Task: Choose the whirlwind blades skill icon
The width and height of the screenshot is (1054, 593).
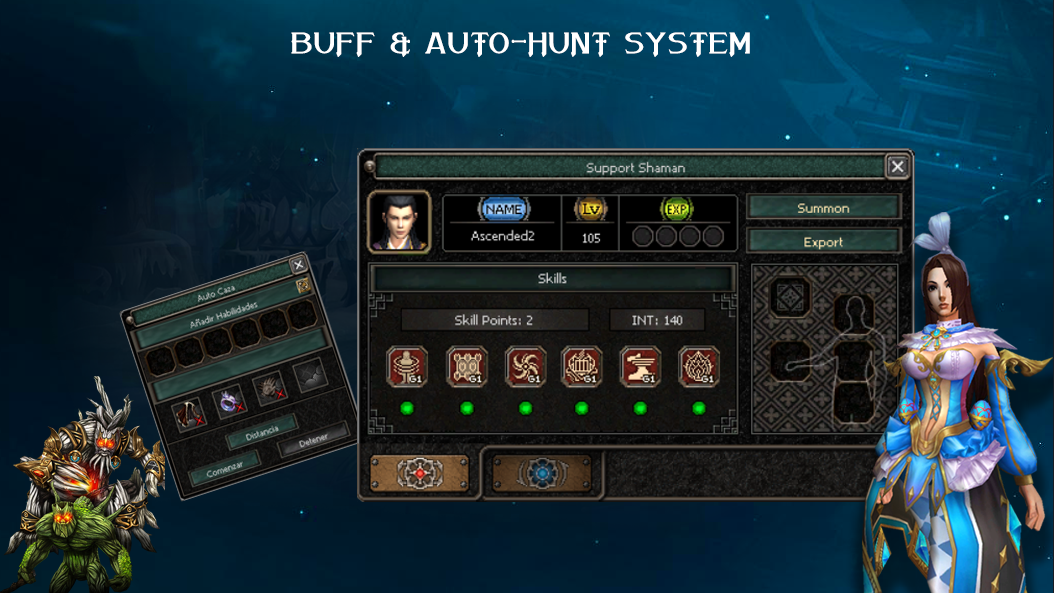Action: (525, 367)
